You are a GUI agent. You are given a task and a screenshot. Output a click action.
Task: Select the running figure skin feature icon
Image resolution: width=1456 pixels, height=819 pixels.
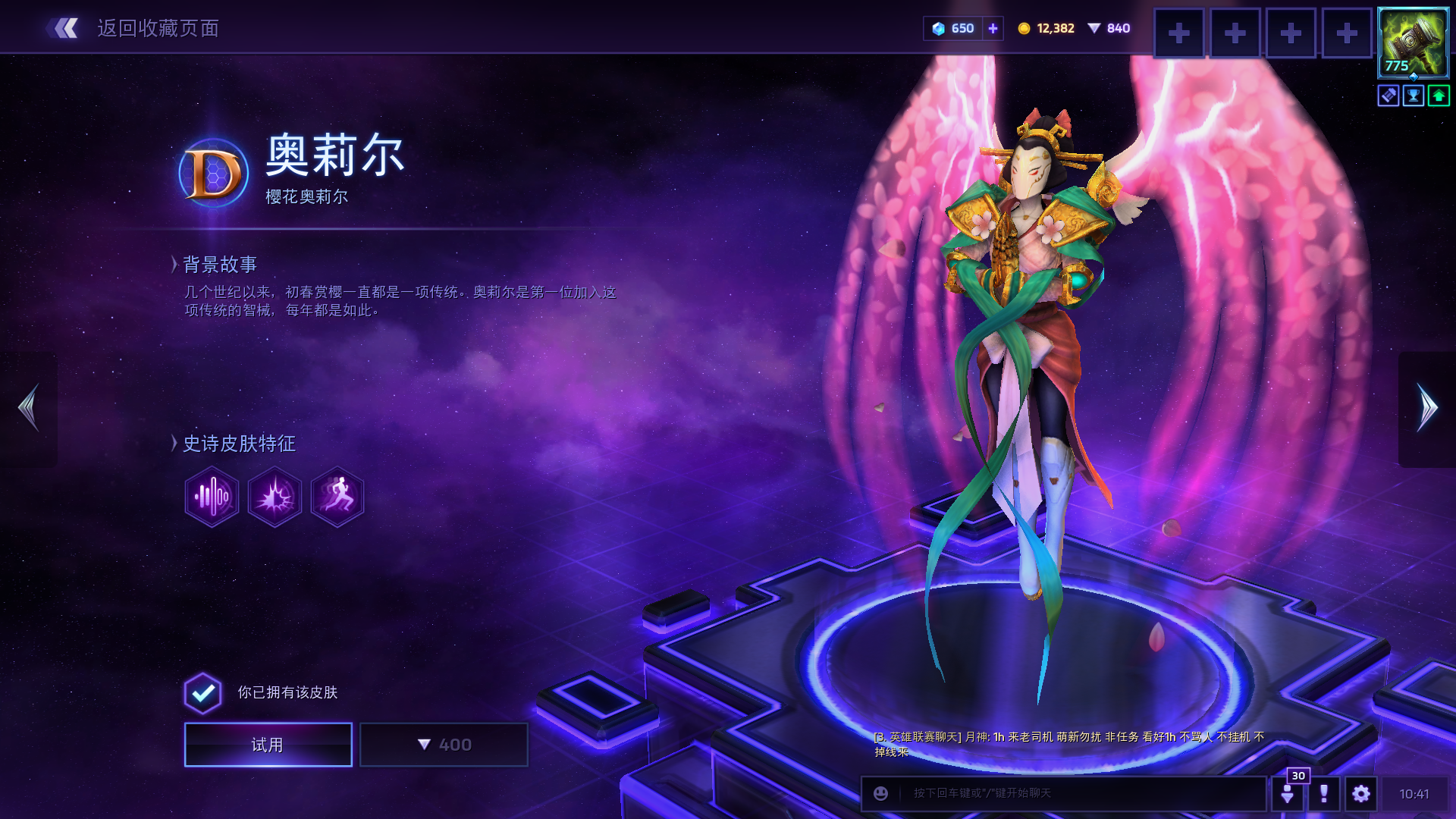(337, 497)
